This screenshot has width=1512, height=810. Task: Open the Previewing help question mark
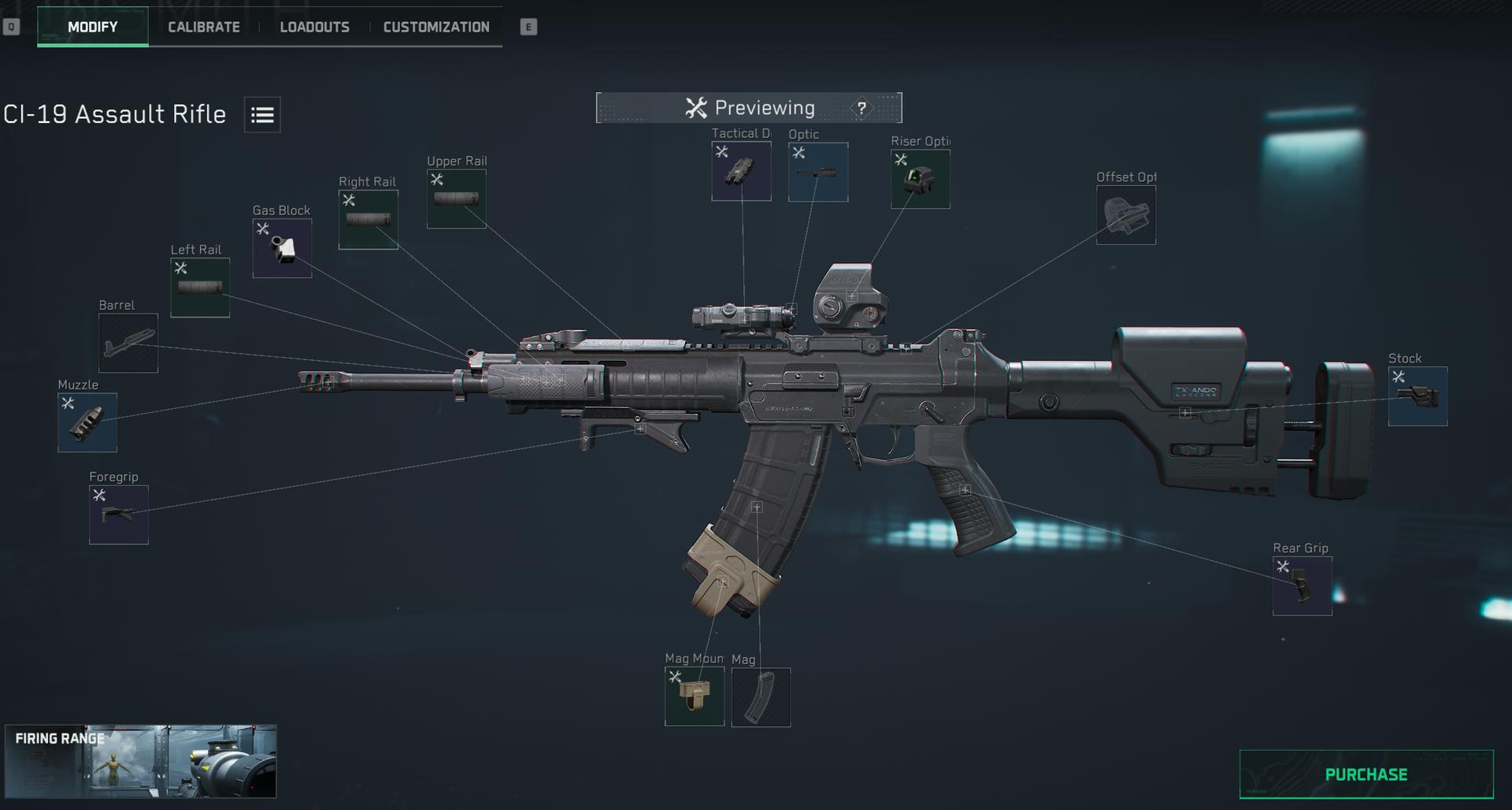[x=861, y=108]
